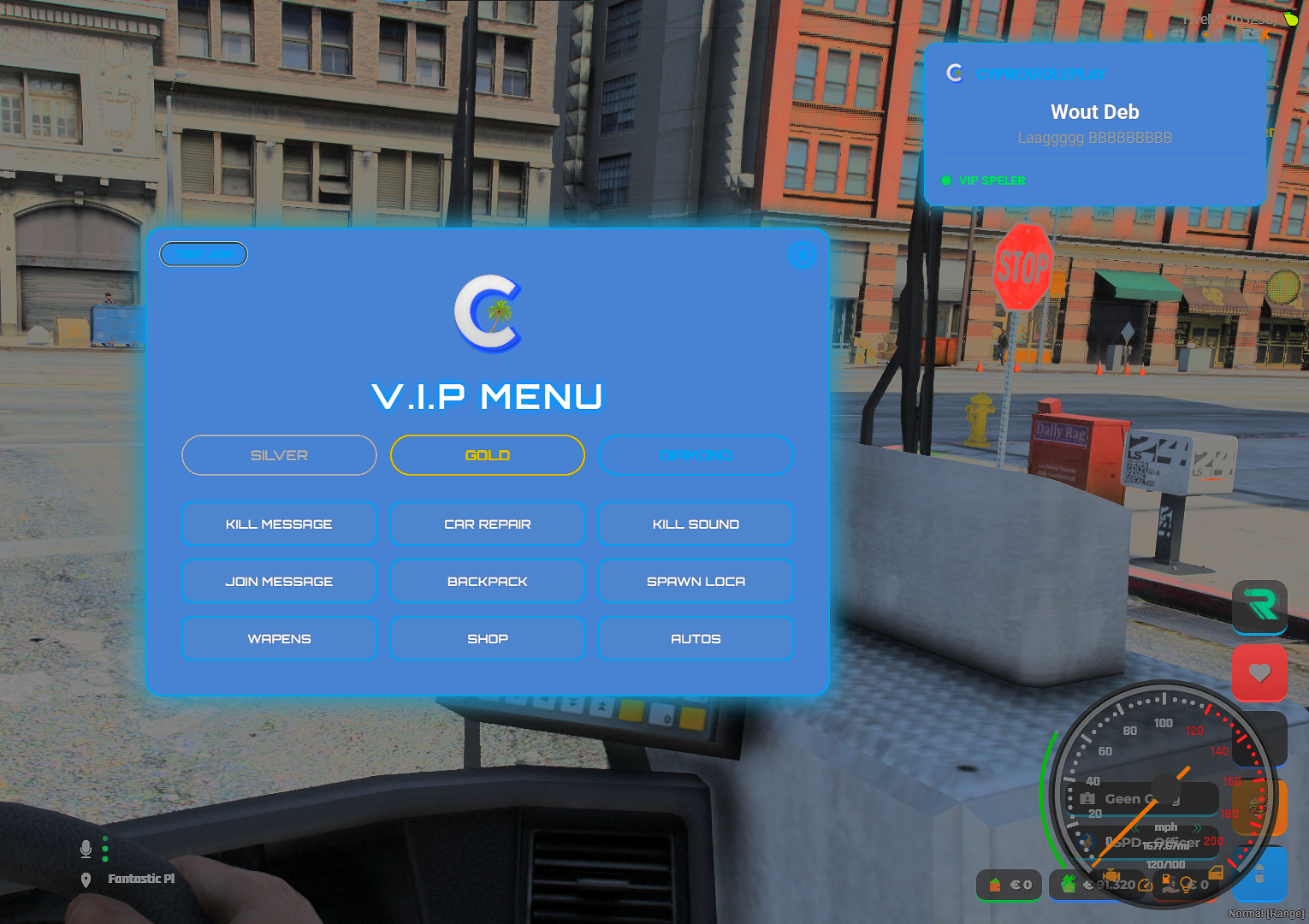Open BACKPACK from the VIP menu

point(487,581)
